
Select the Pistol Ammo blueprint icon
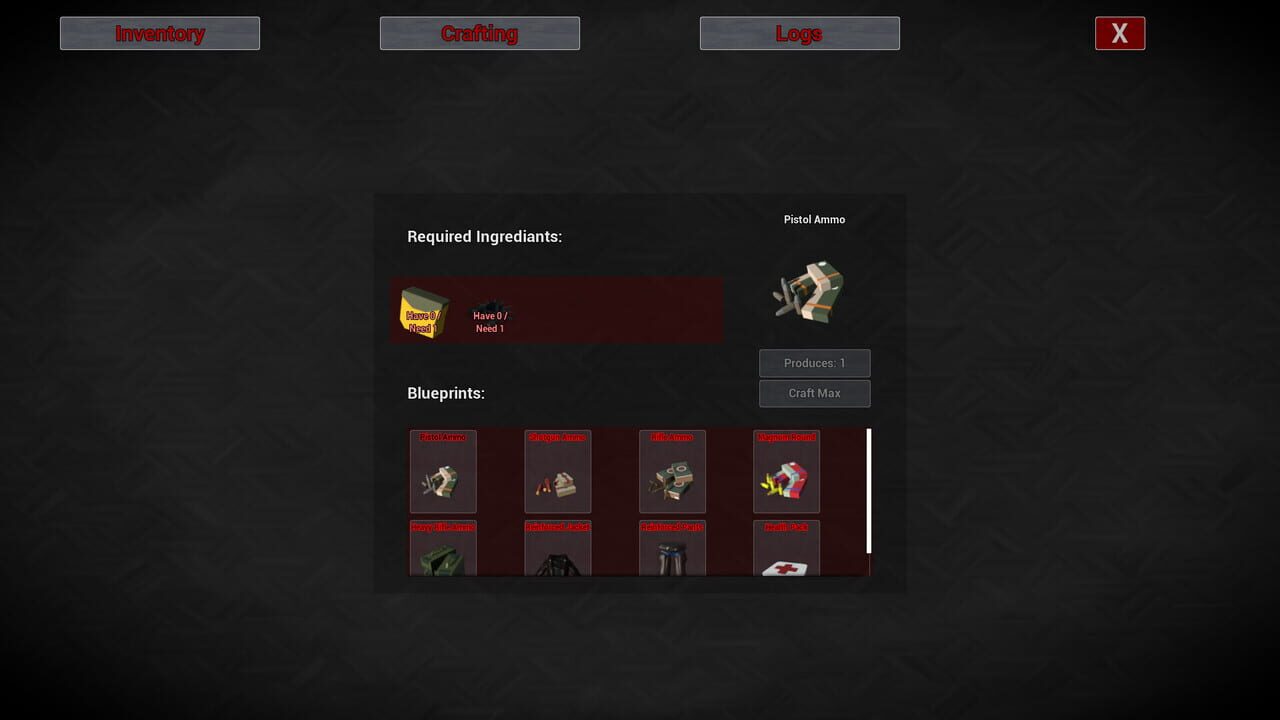coord(443,471)
